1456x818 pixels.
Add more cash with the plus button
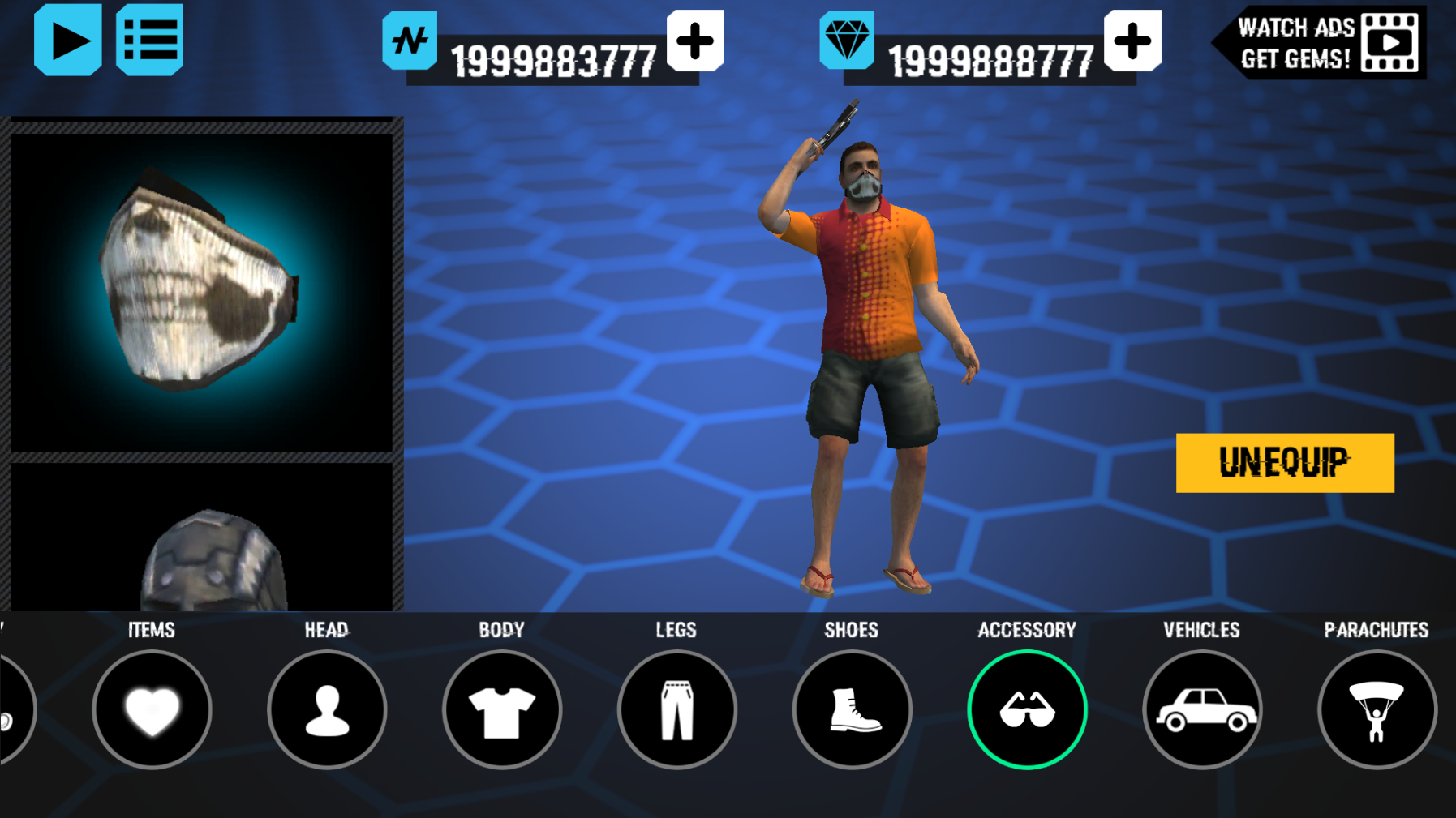pos(695,41)
